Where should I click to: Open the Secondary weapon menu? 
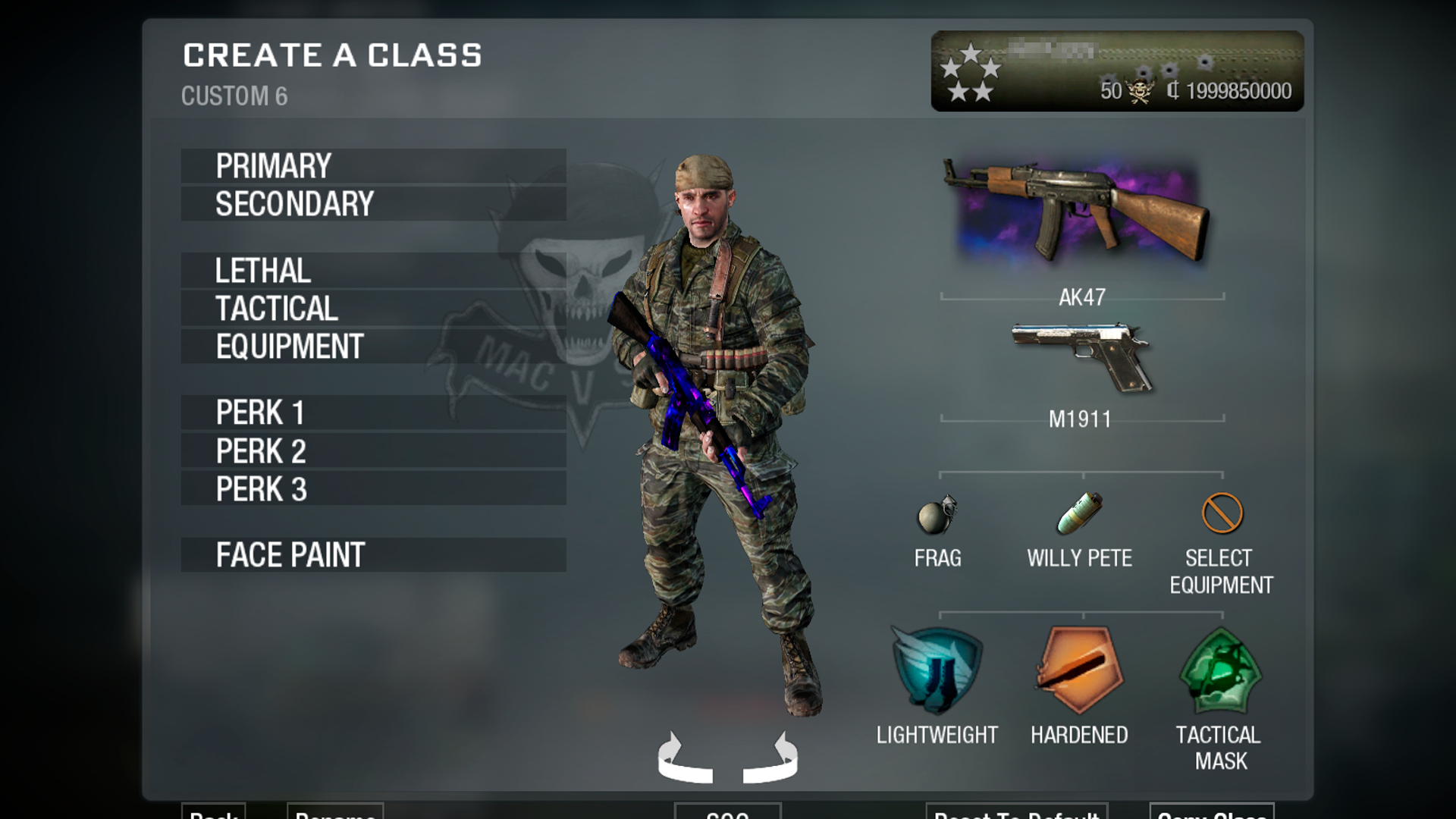pyautogui.click(x=373, y=204)
